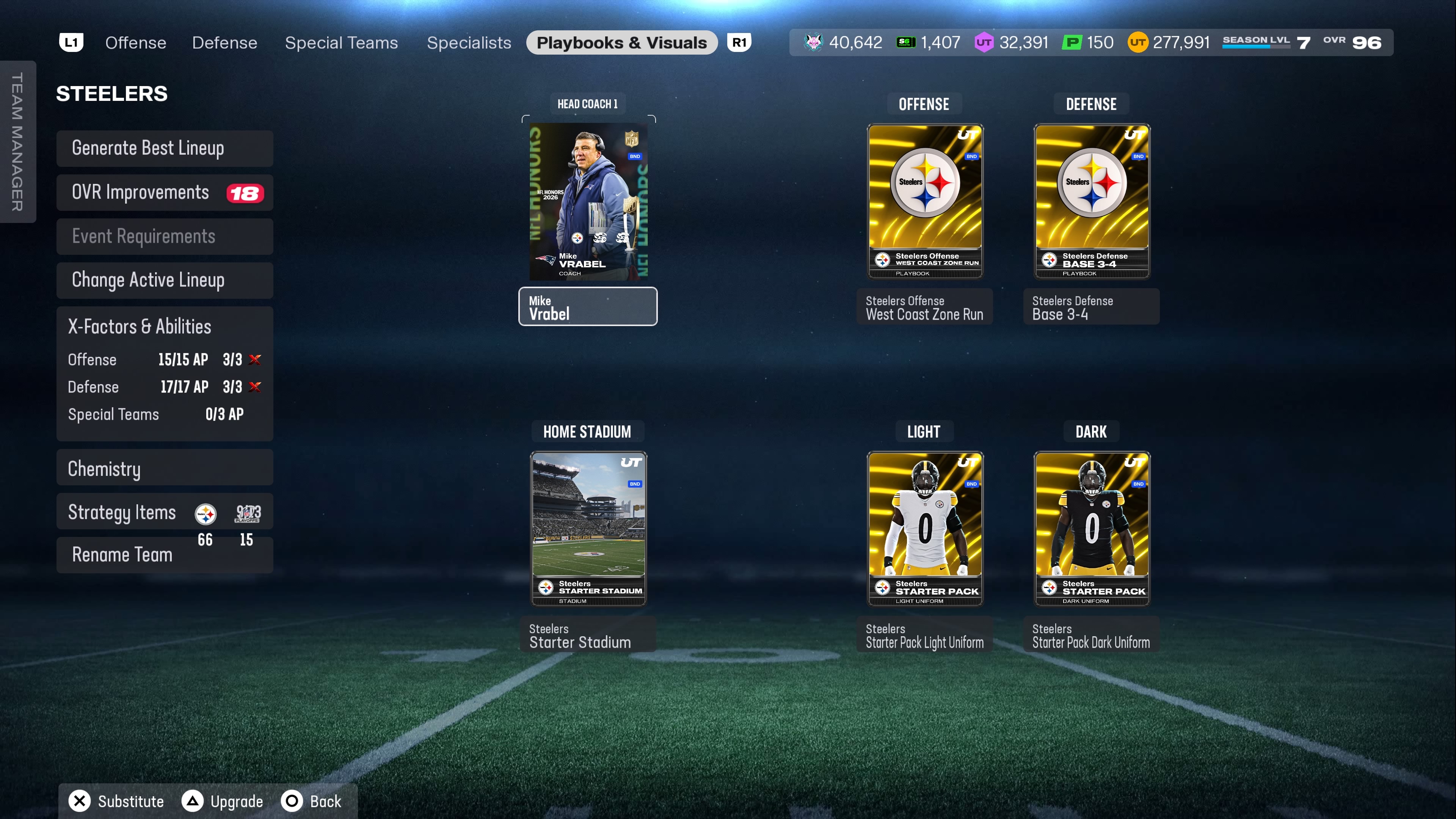Open the Event Requirements entry
The image size is (1456, 819).
click(165, 237)
